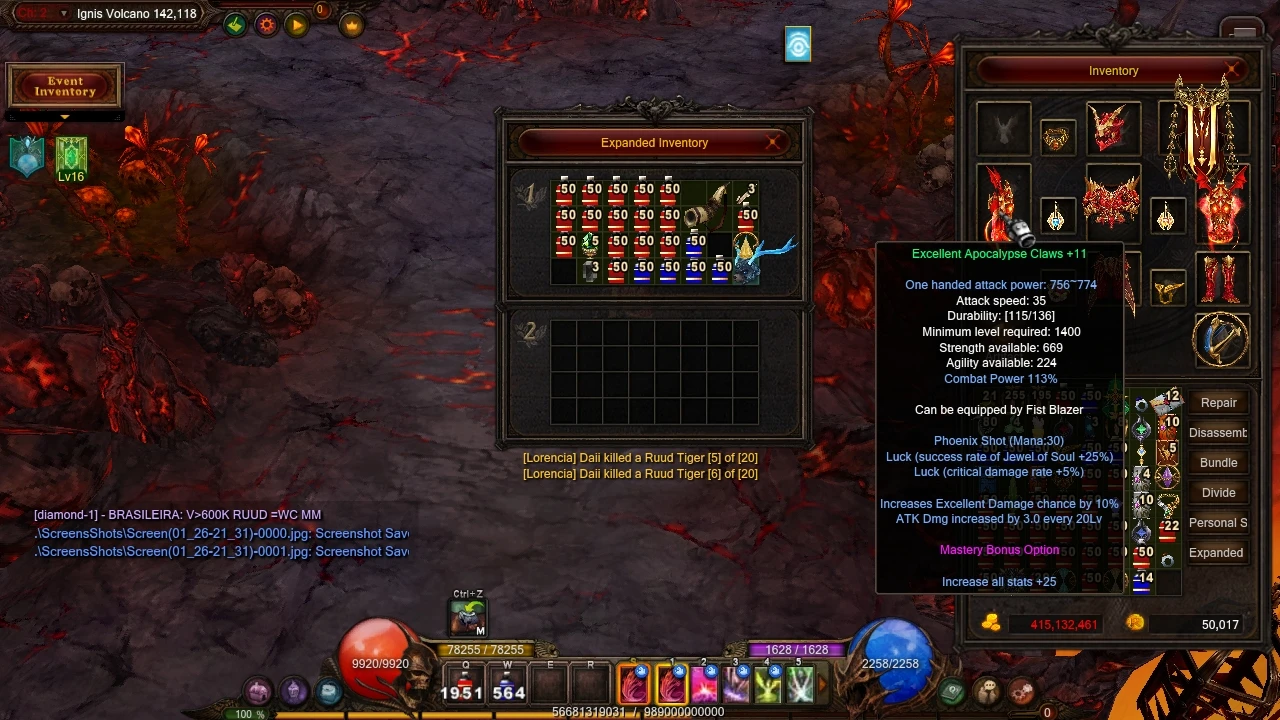Select the Divide button
Image resolution: width=1280 pixels, height=720 pixels.
(1218, 493)
